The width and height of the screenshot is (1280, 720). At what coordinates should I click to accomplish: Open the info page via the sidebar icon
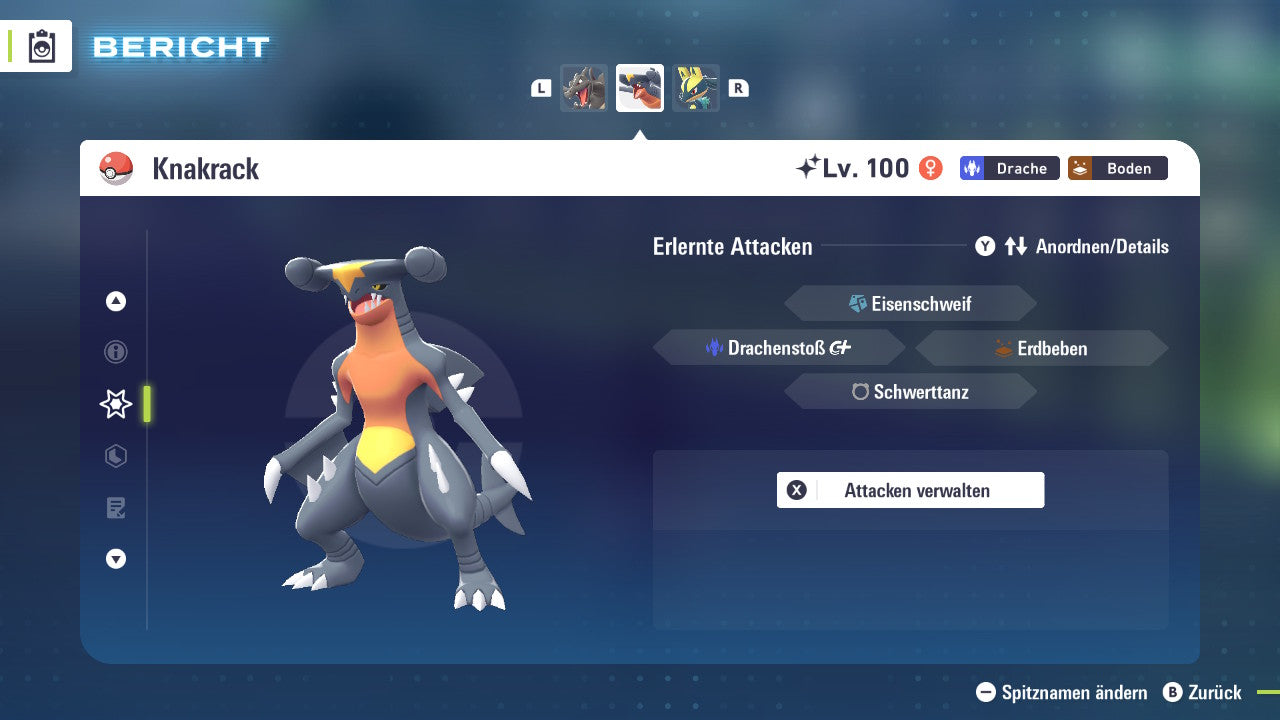click(x=115, y=352)
